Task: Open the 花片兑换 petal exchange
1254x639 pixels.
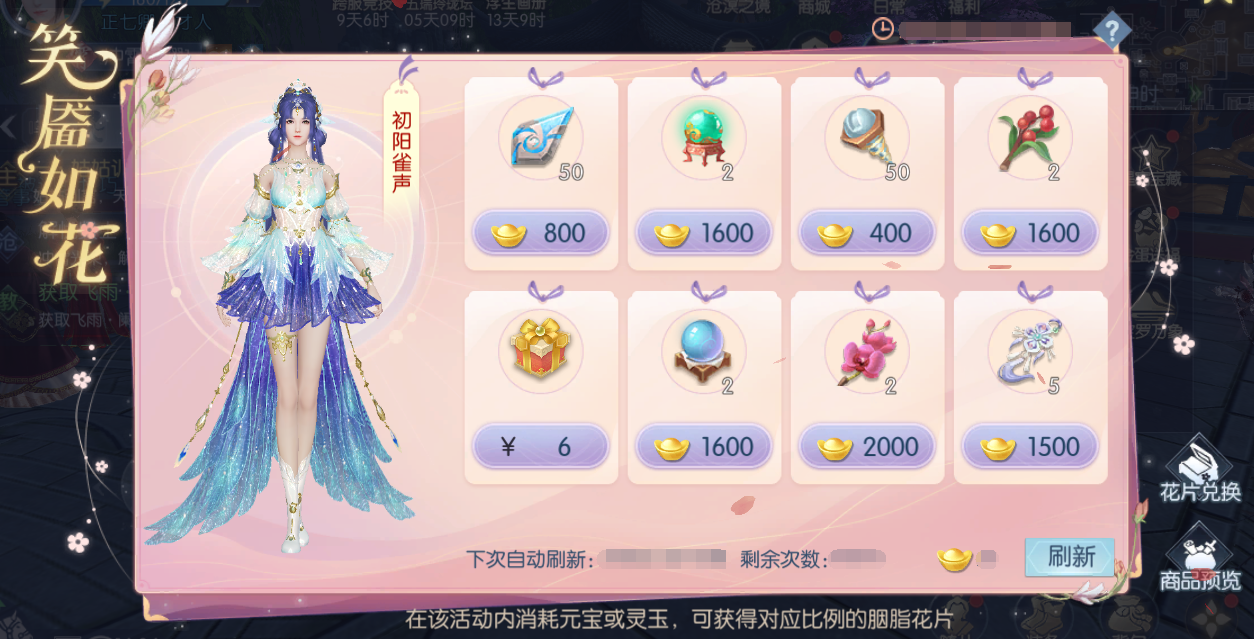Action: coord(1199,470)
